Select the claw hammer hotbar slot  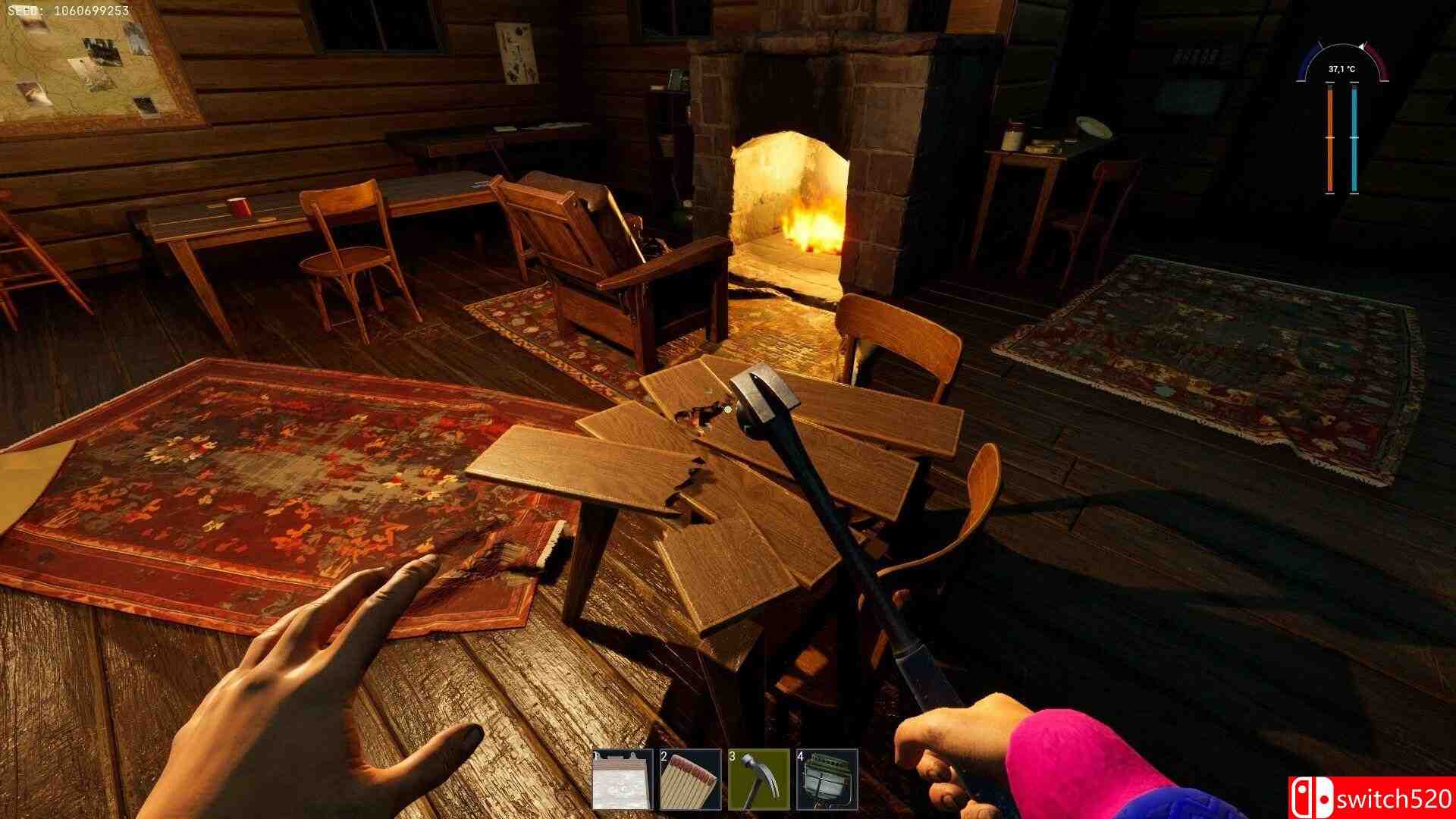(758, 780)
